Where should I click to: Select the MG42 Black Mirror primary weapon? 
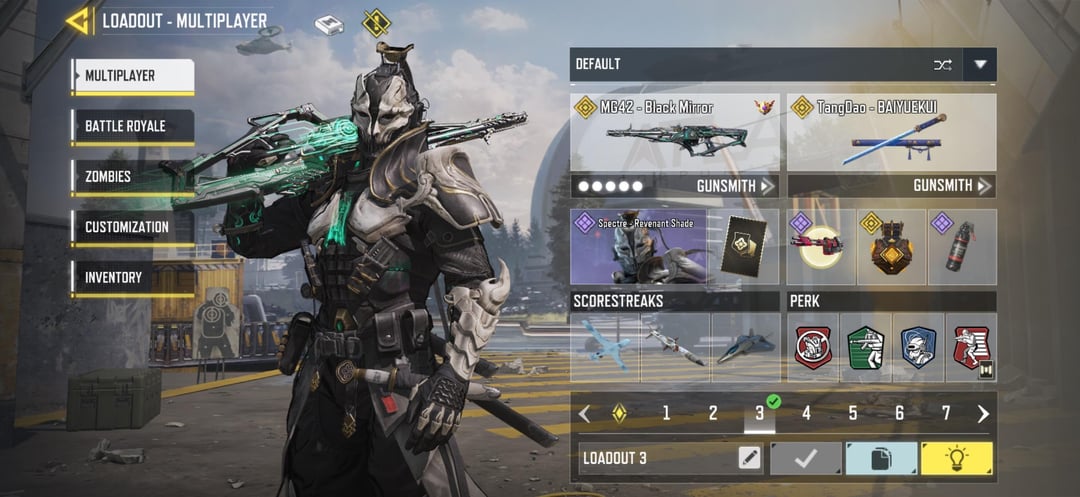[x=675, y=135]
